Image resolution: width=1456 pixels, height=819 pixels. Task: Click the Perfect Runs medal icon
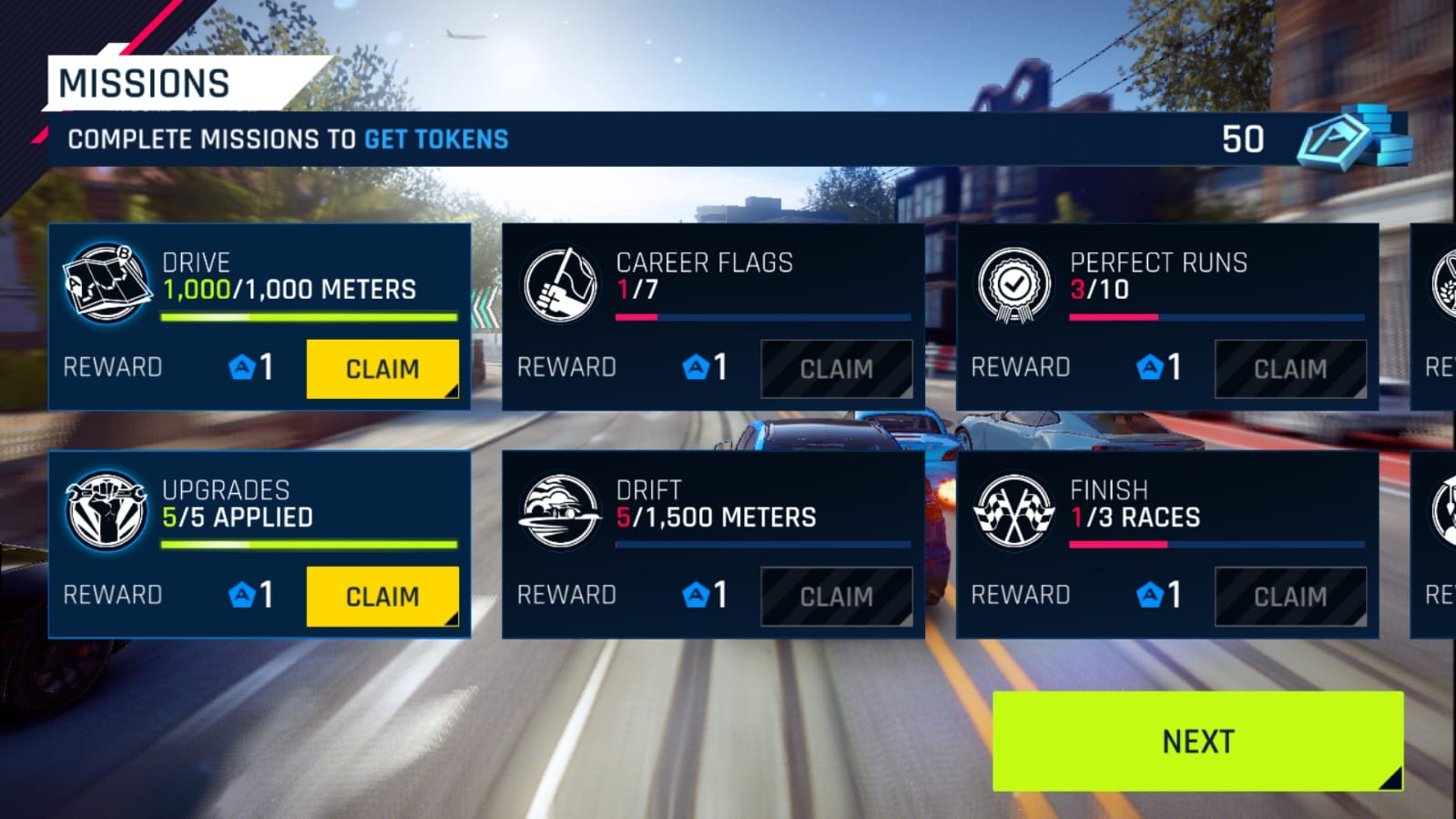(x=1013, y=284)
